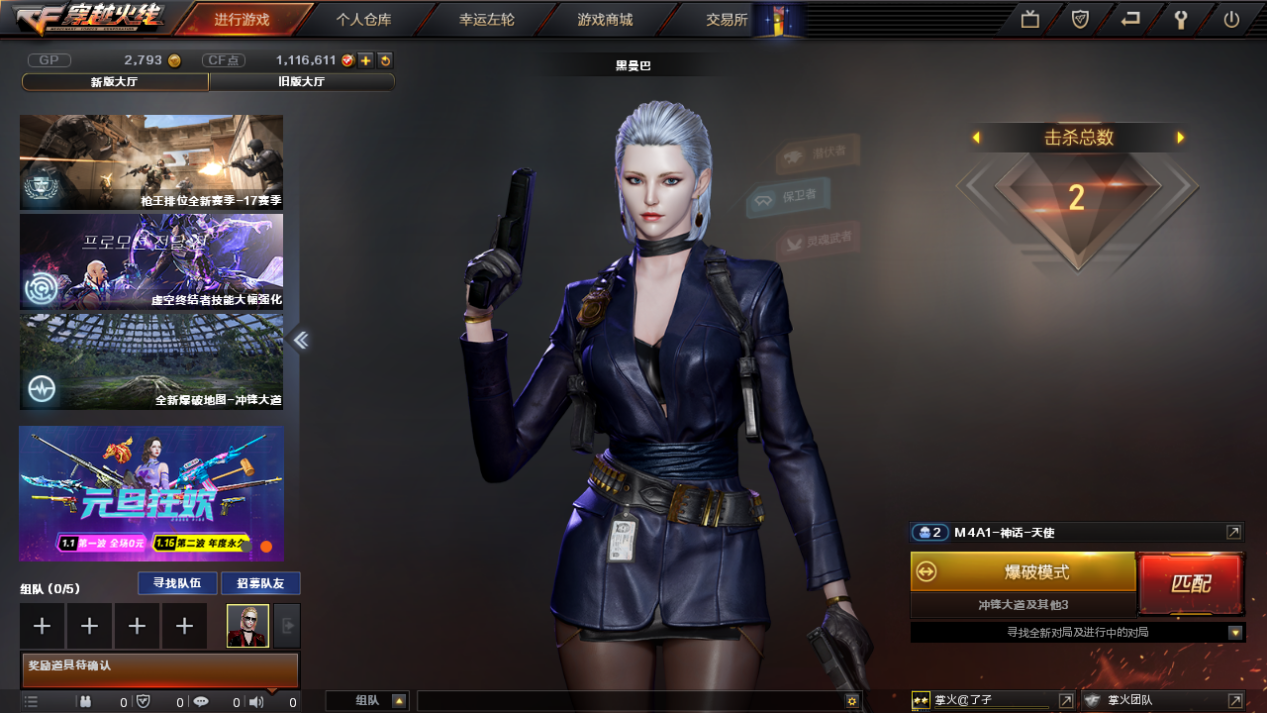Open the 元旦狂欢 event banner
Image resolution: width=1267 pixels, height=713 pixels.
pos(151,493)
